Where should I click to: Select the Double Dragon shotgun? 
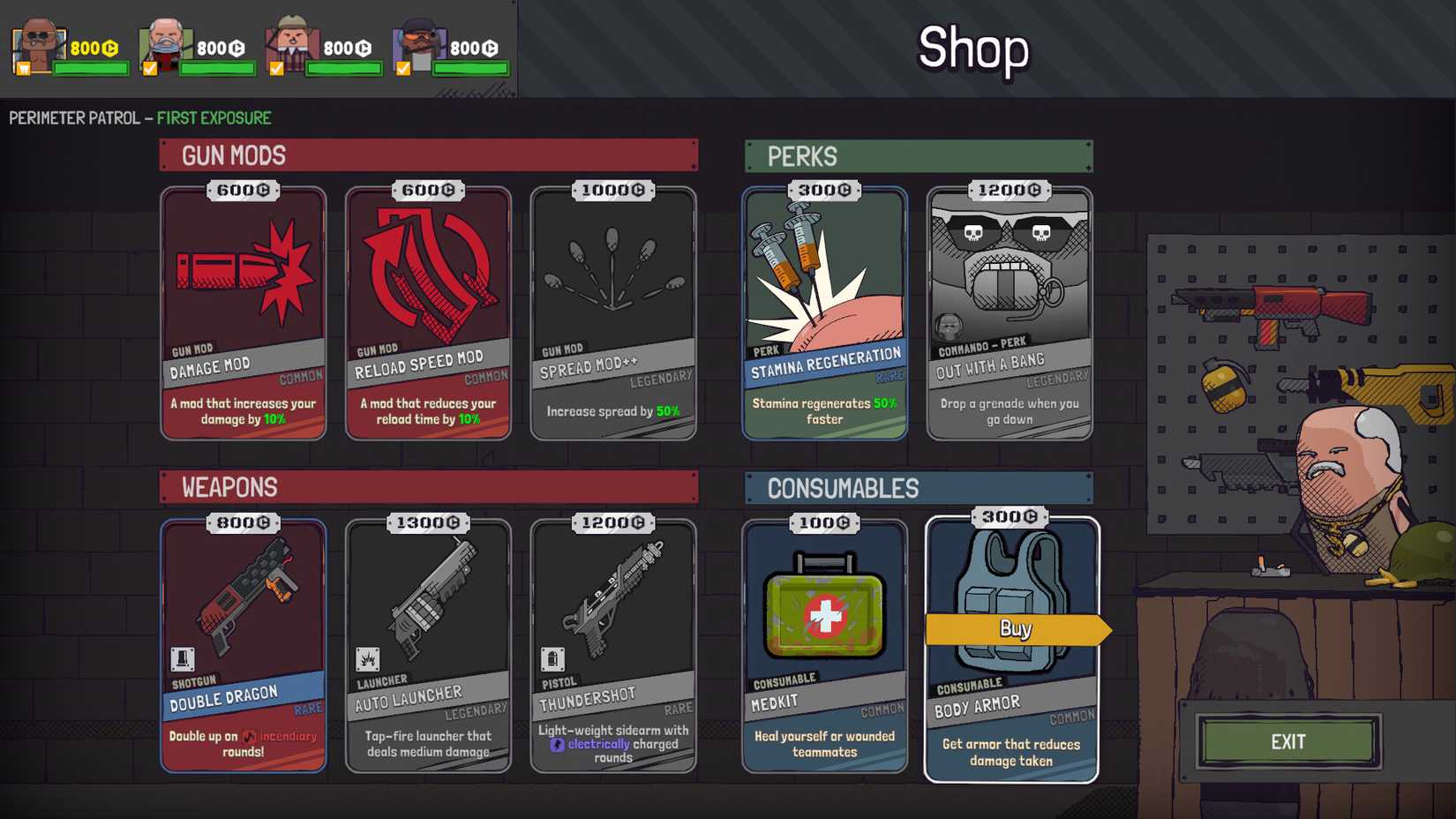click(244, 644)
